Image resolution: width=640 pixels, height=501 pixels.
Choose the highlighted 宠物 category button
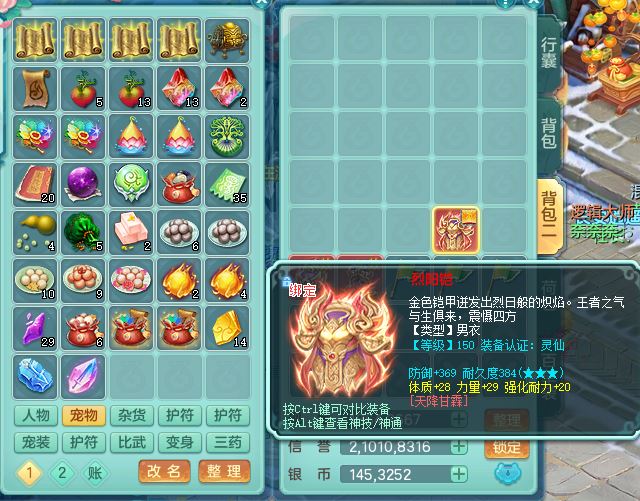pyautogui.click(x=85, y=416)
